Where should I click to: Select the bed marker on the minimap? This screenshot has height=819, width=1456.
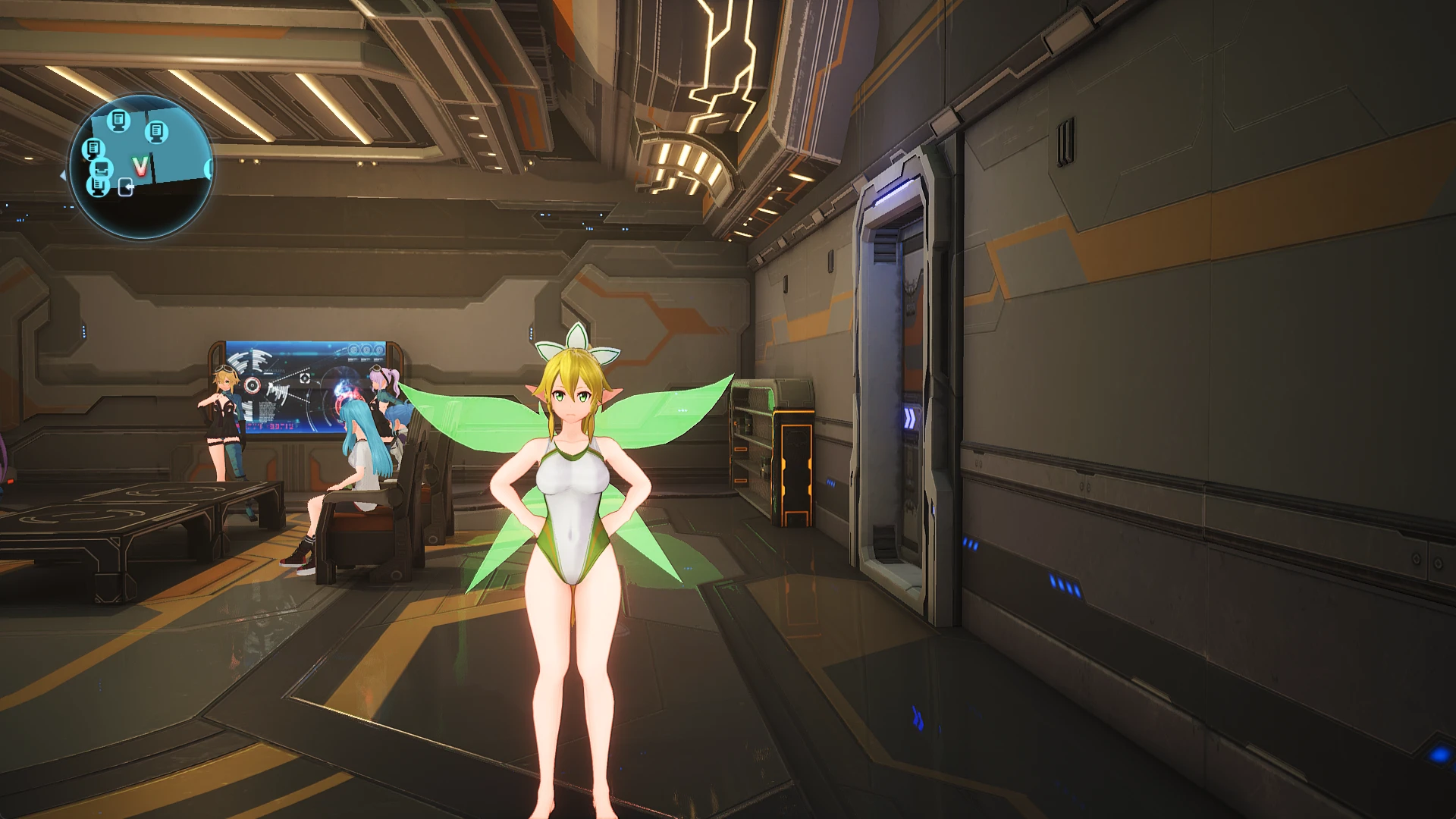[x=102, y=168]
